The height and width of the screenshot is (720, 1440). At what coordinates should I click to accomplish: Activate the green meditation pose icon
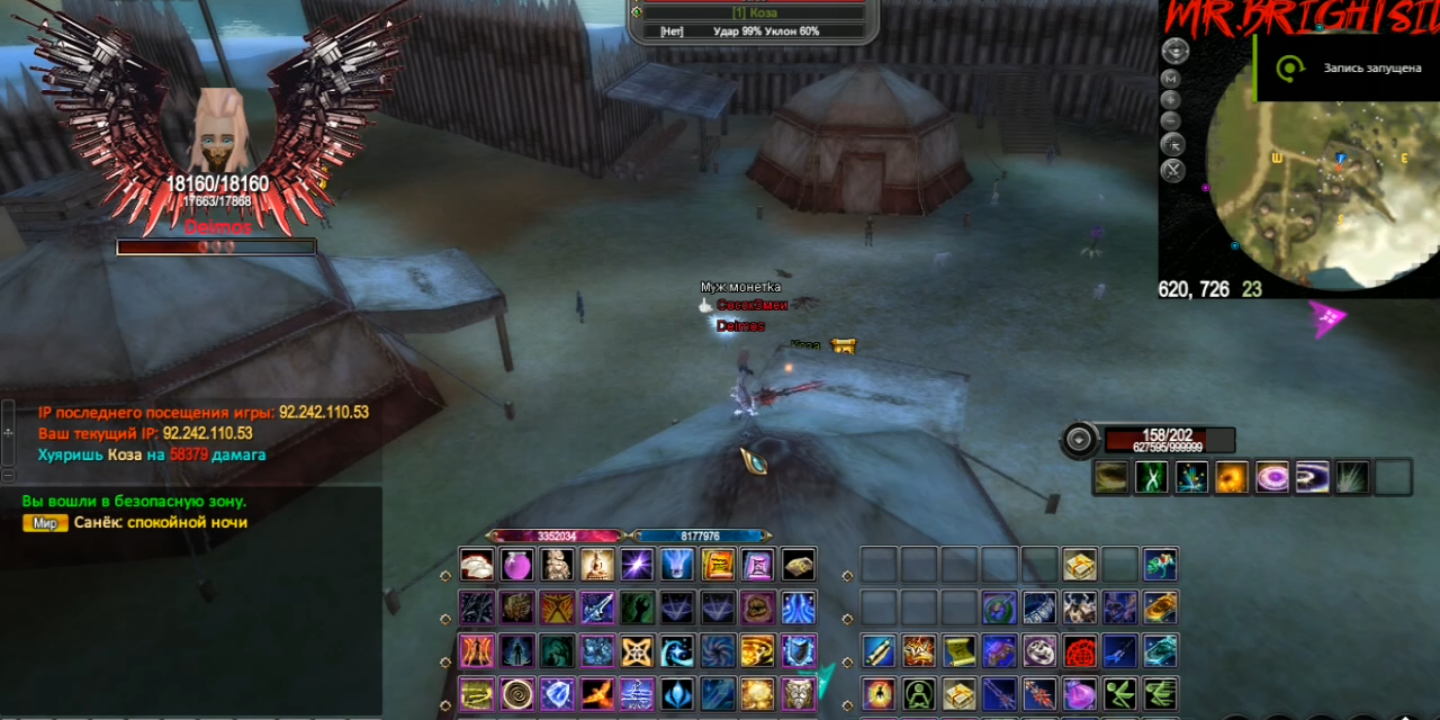919,693
